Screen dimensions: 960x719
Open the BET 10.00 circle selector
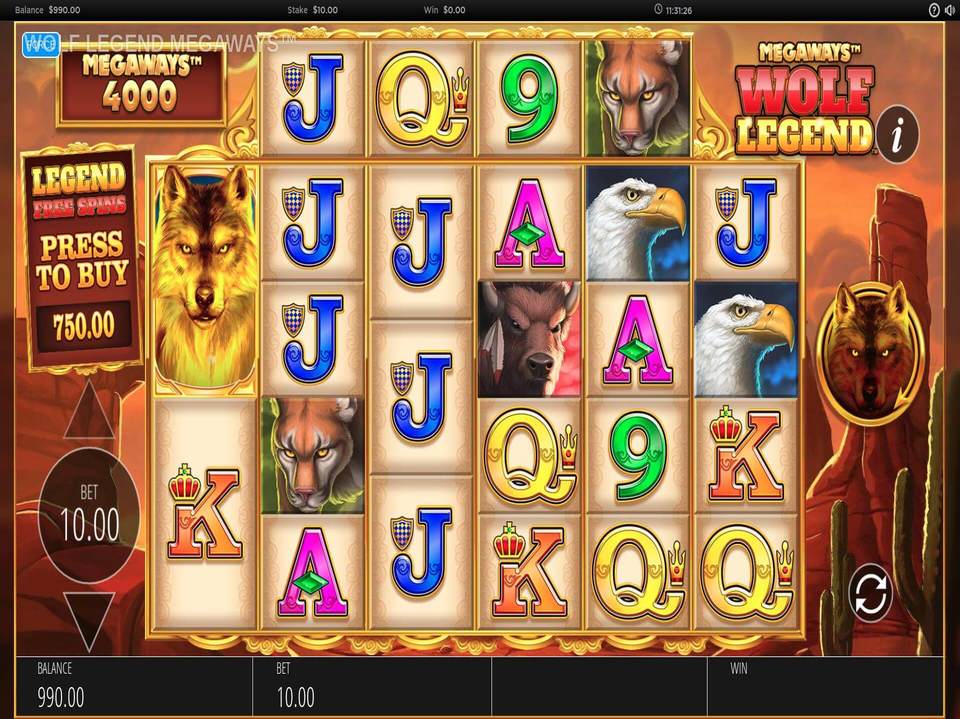coord(88,513)
